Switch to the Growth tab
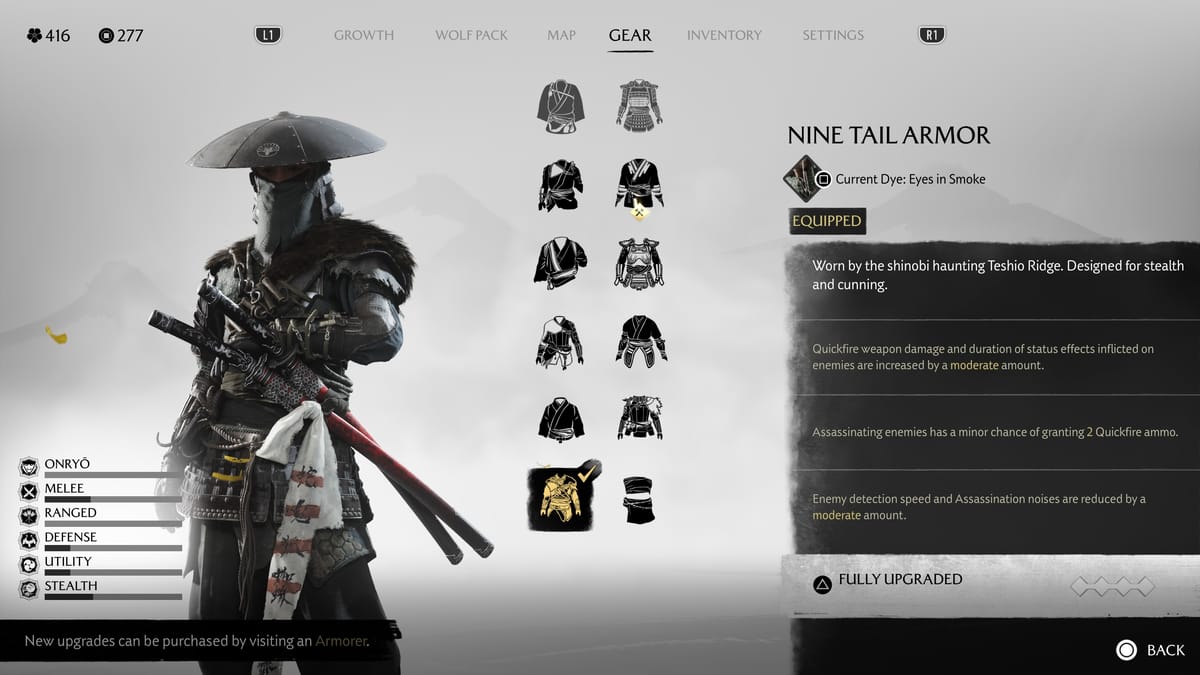The height and width of the screenshot is (675, 1200). pyautogui.click(x=363, y=35)
